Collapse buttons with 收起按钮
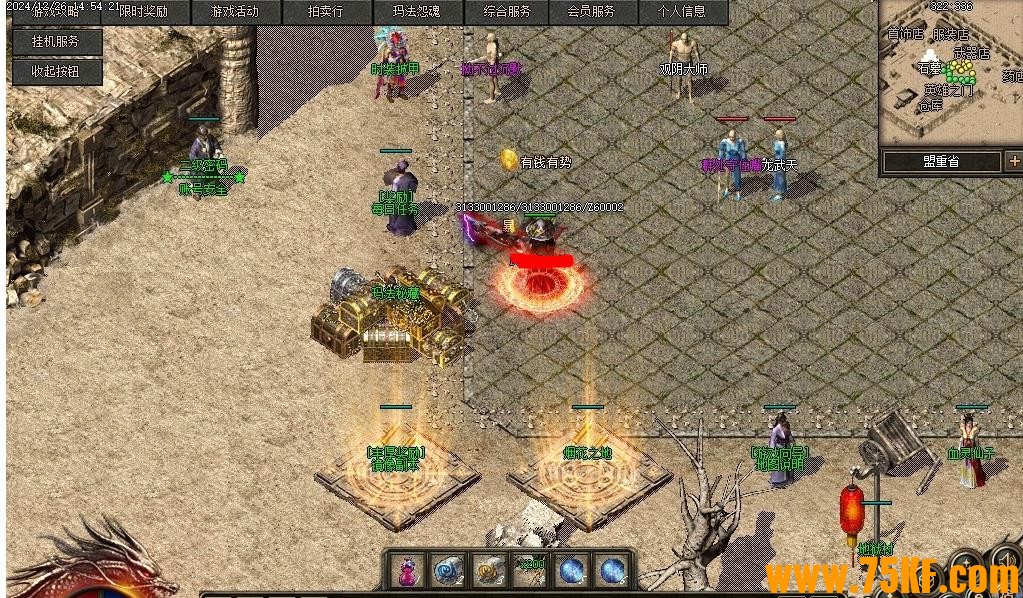 click(55, 71)
